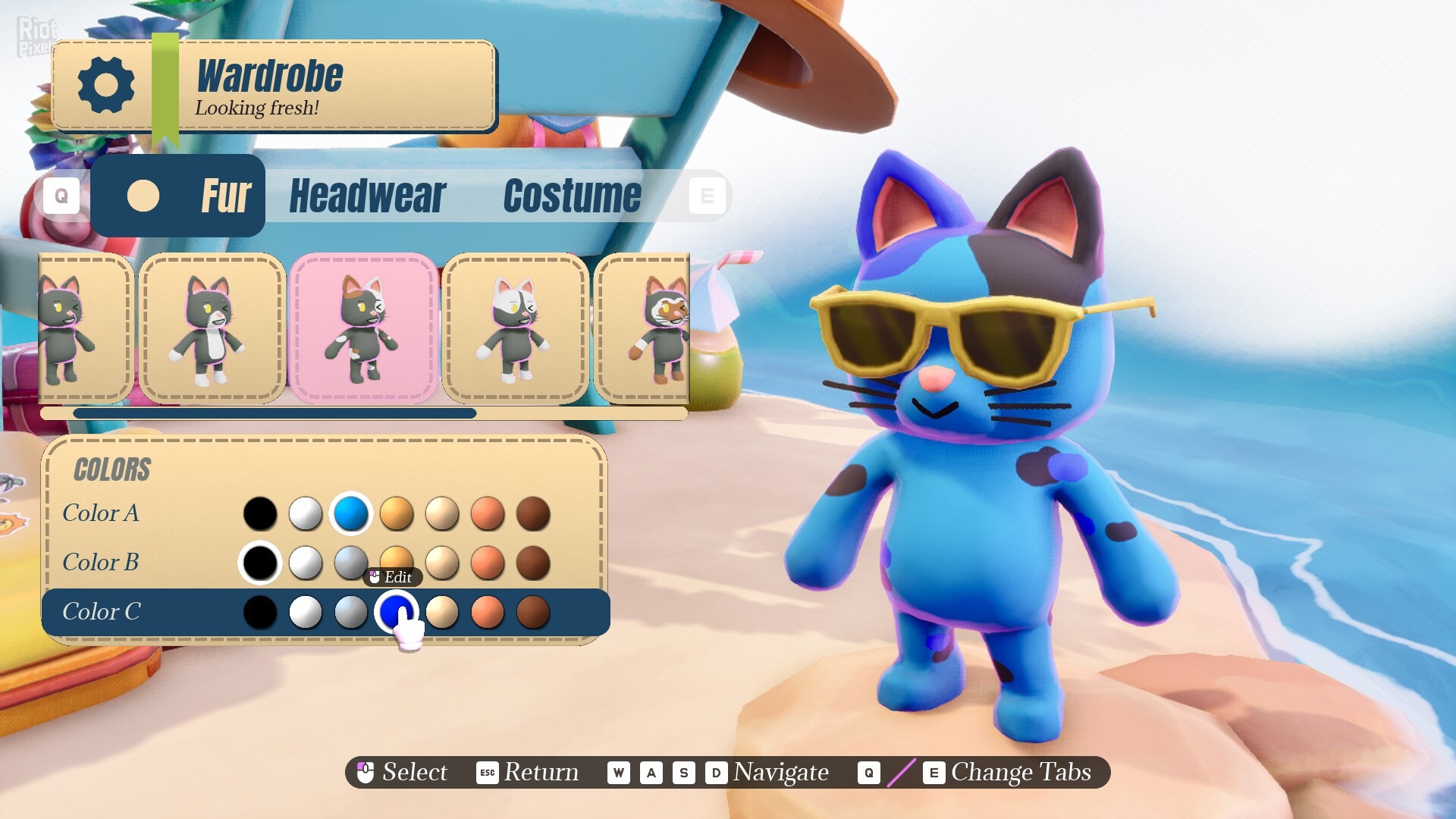Select the Fur tab

click(179, 196)
